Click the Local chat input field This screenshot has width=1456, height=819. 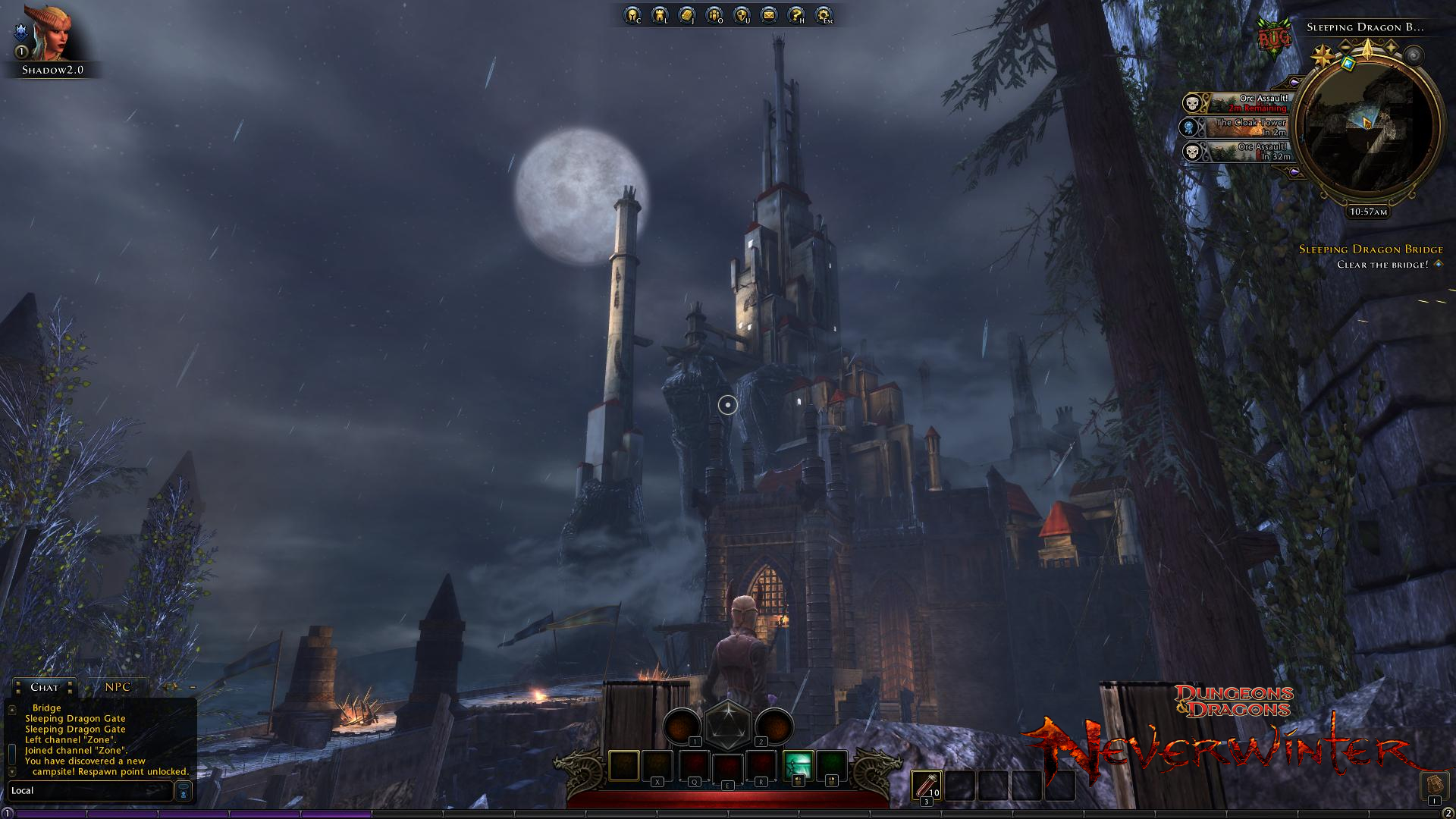[89, 791]
